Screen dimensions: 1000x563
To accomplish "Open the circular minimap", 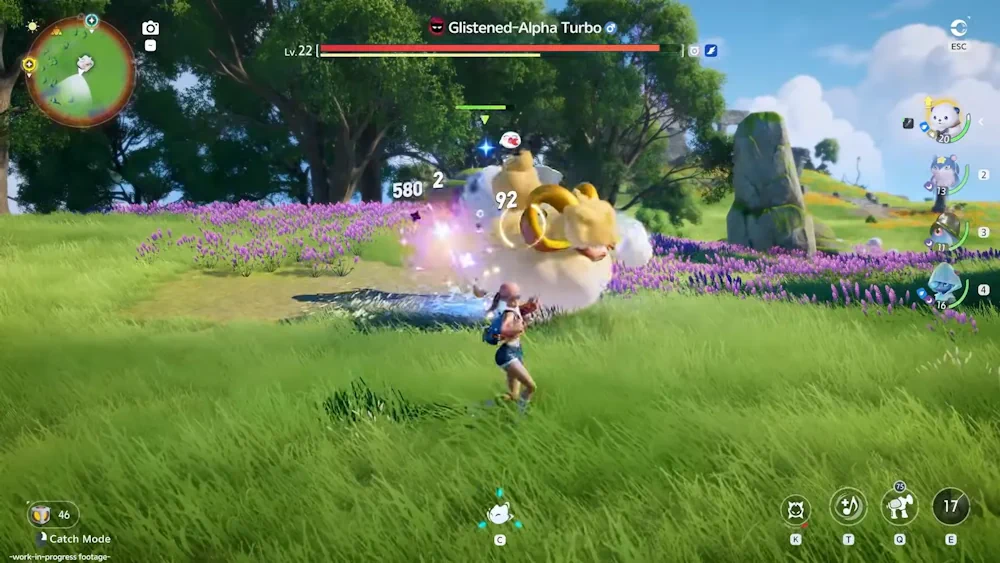I will [x=80, y=70].
